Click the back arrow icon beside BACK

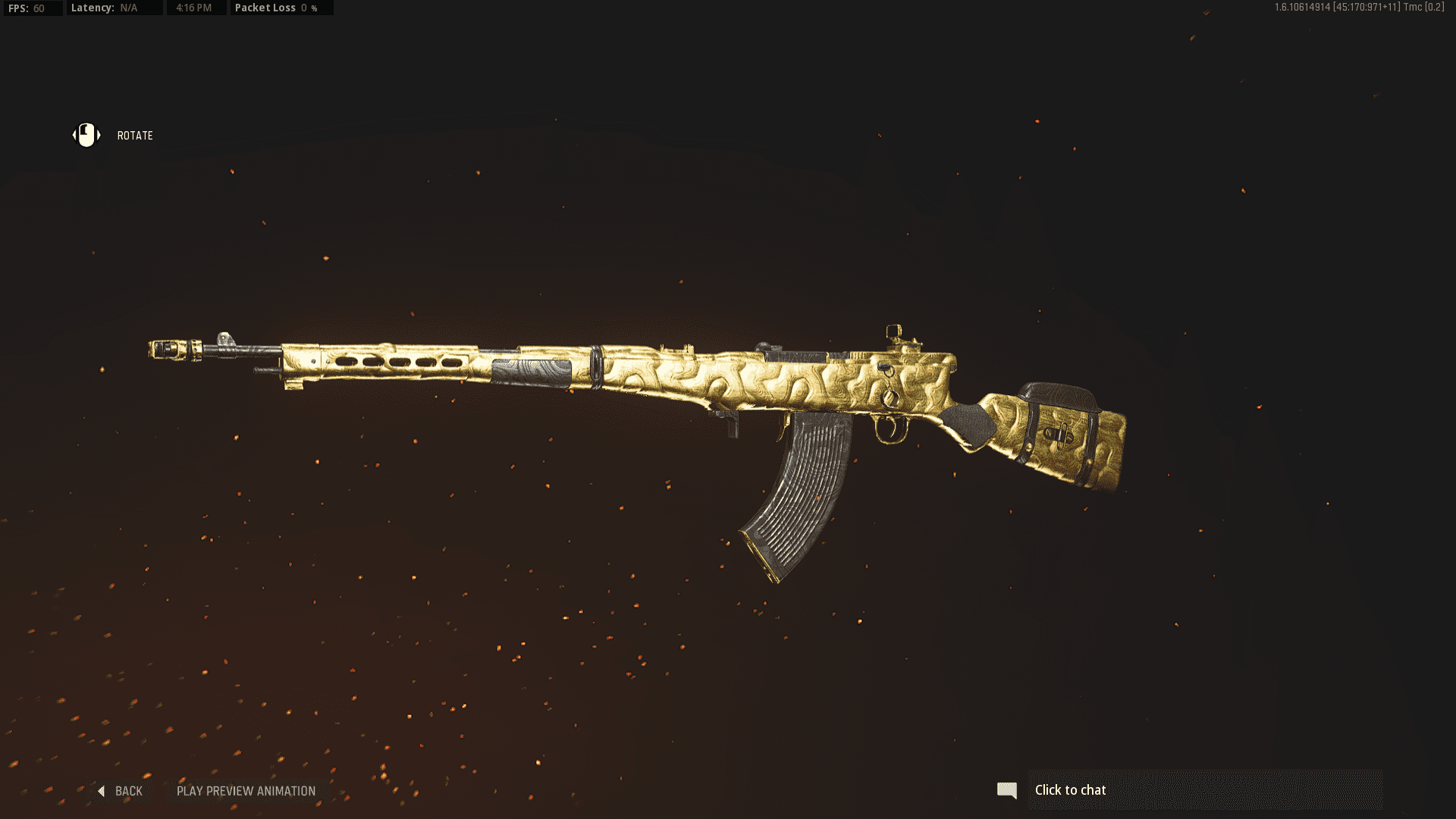101,791
